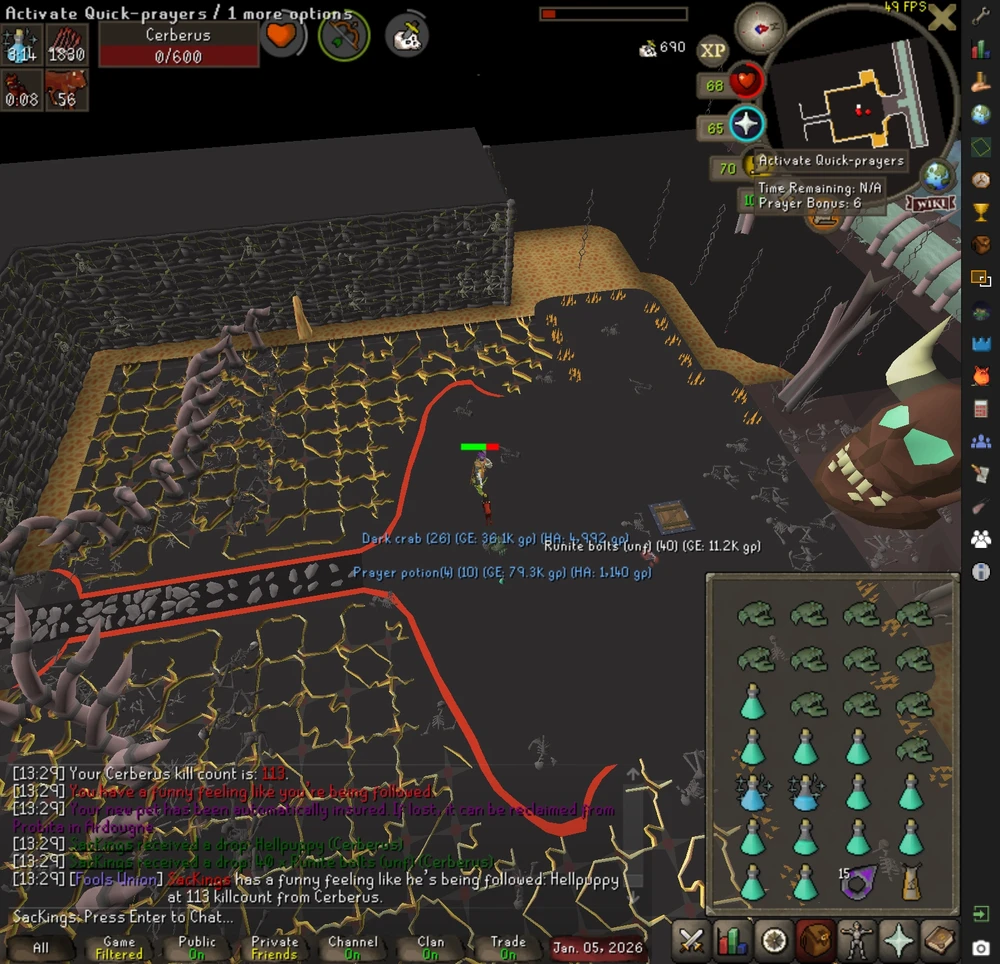1000x964 pixels.
Task: Switch chat to the Clan filter
Action: [430, 947]
